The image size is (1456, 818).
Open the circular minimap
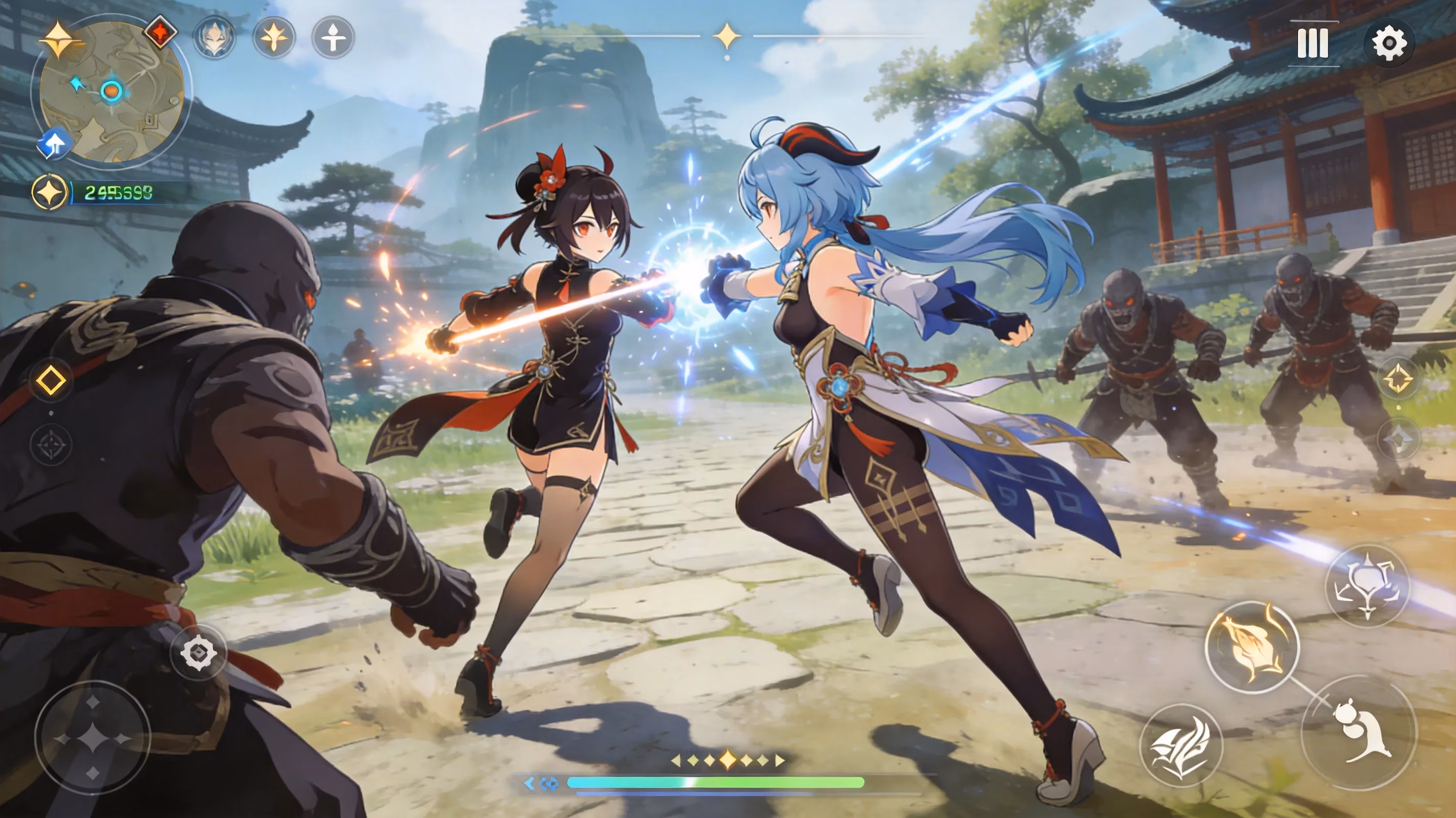(x=112, y=92)
